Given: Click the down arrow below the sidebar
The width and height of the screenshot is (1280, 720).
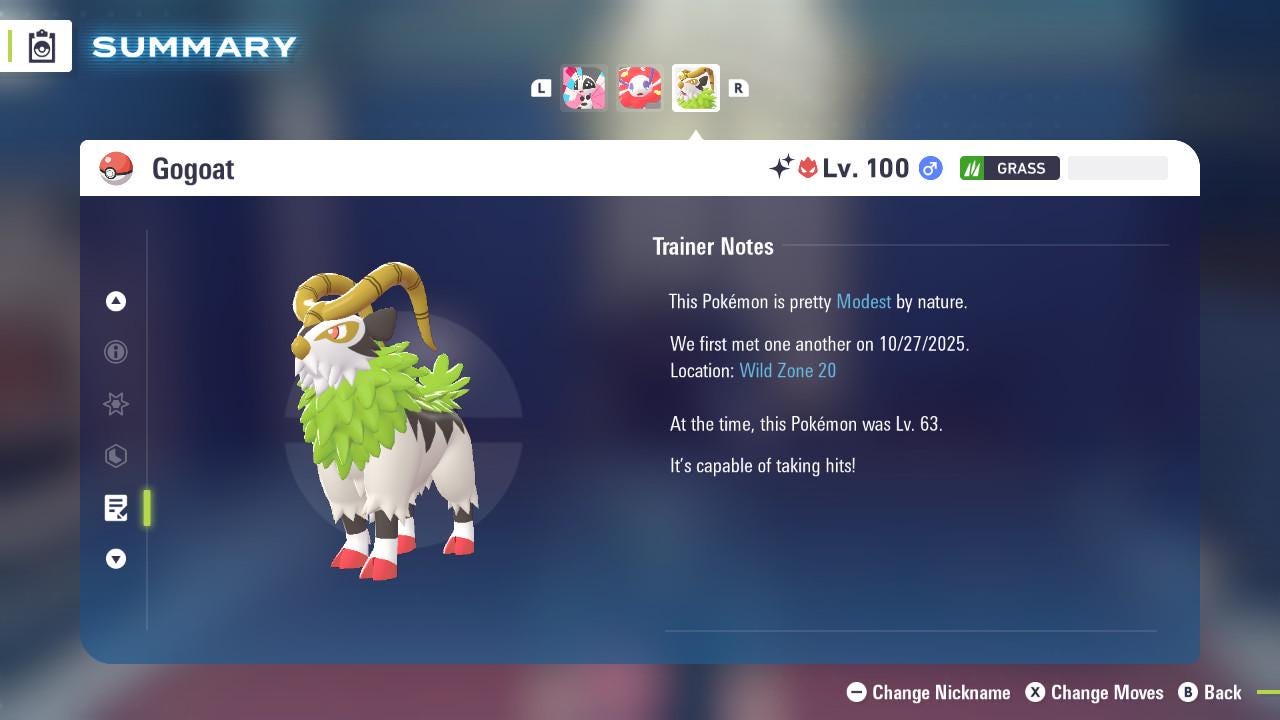Looking at the screenshot, I should click(x=116, y=559).
